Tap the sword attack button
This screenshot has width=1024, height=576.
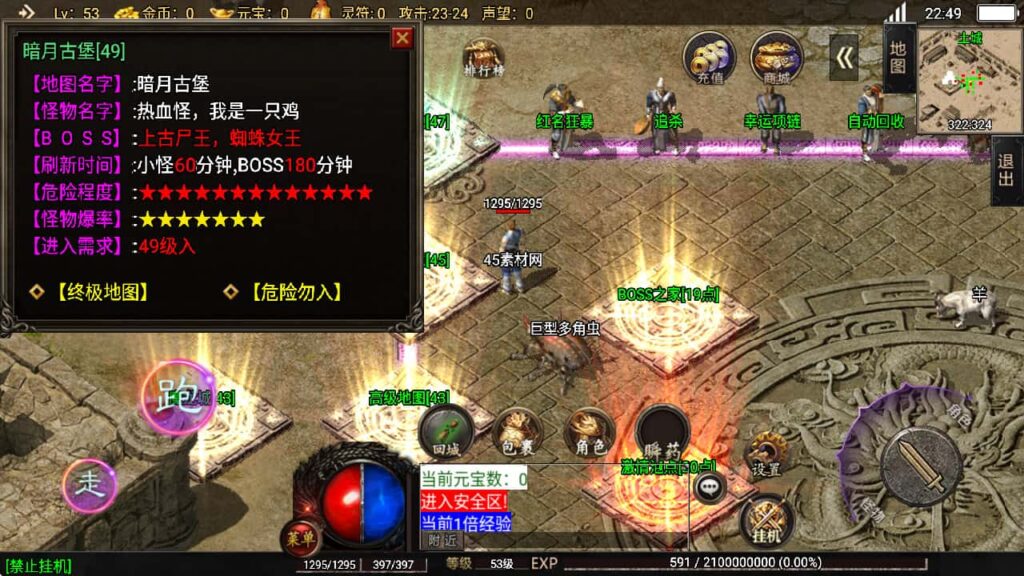[921, 466]
